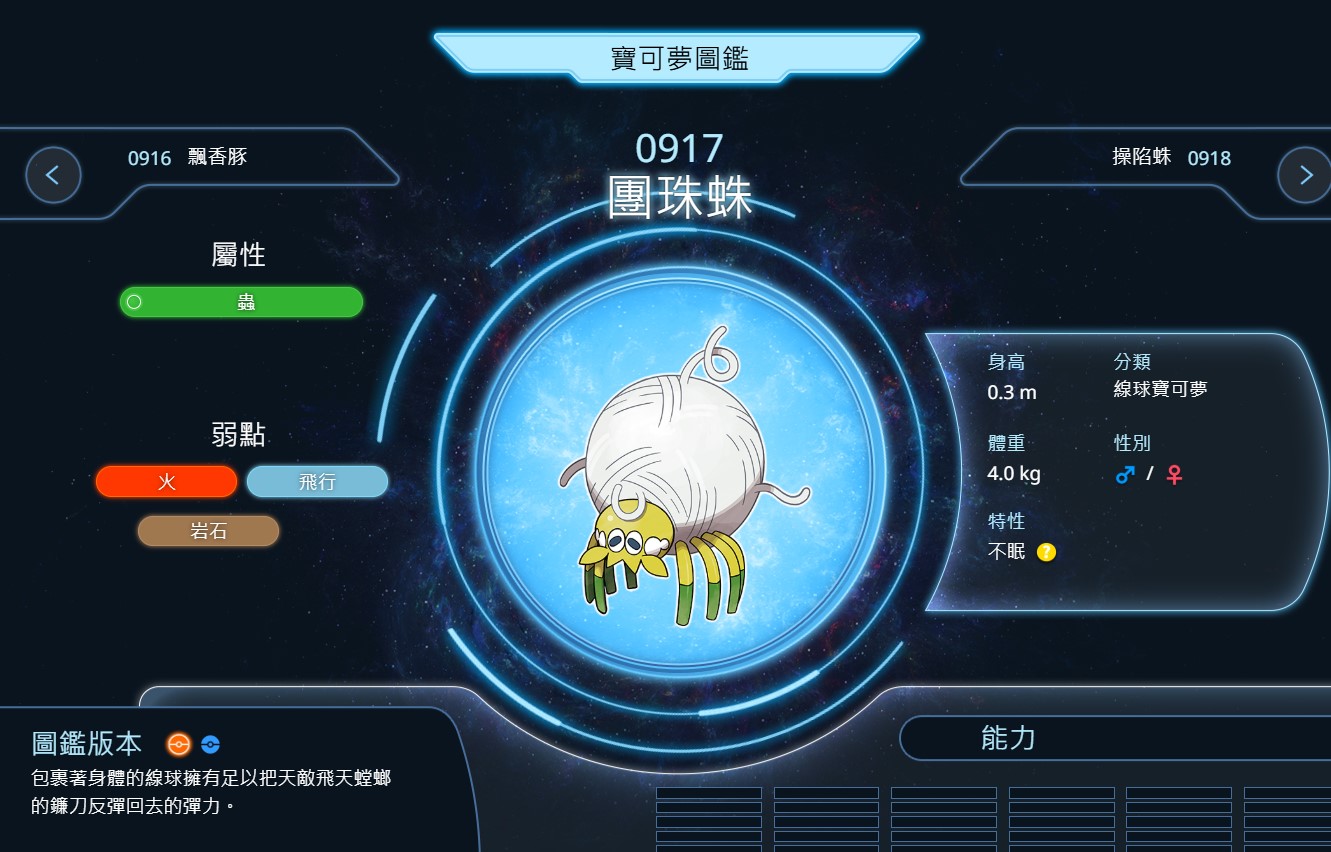The image size is (1331, 852).
Task: Show ability info via yellow question mark
Action: pos(1046,552)
